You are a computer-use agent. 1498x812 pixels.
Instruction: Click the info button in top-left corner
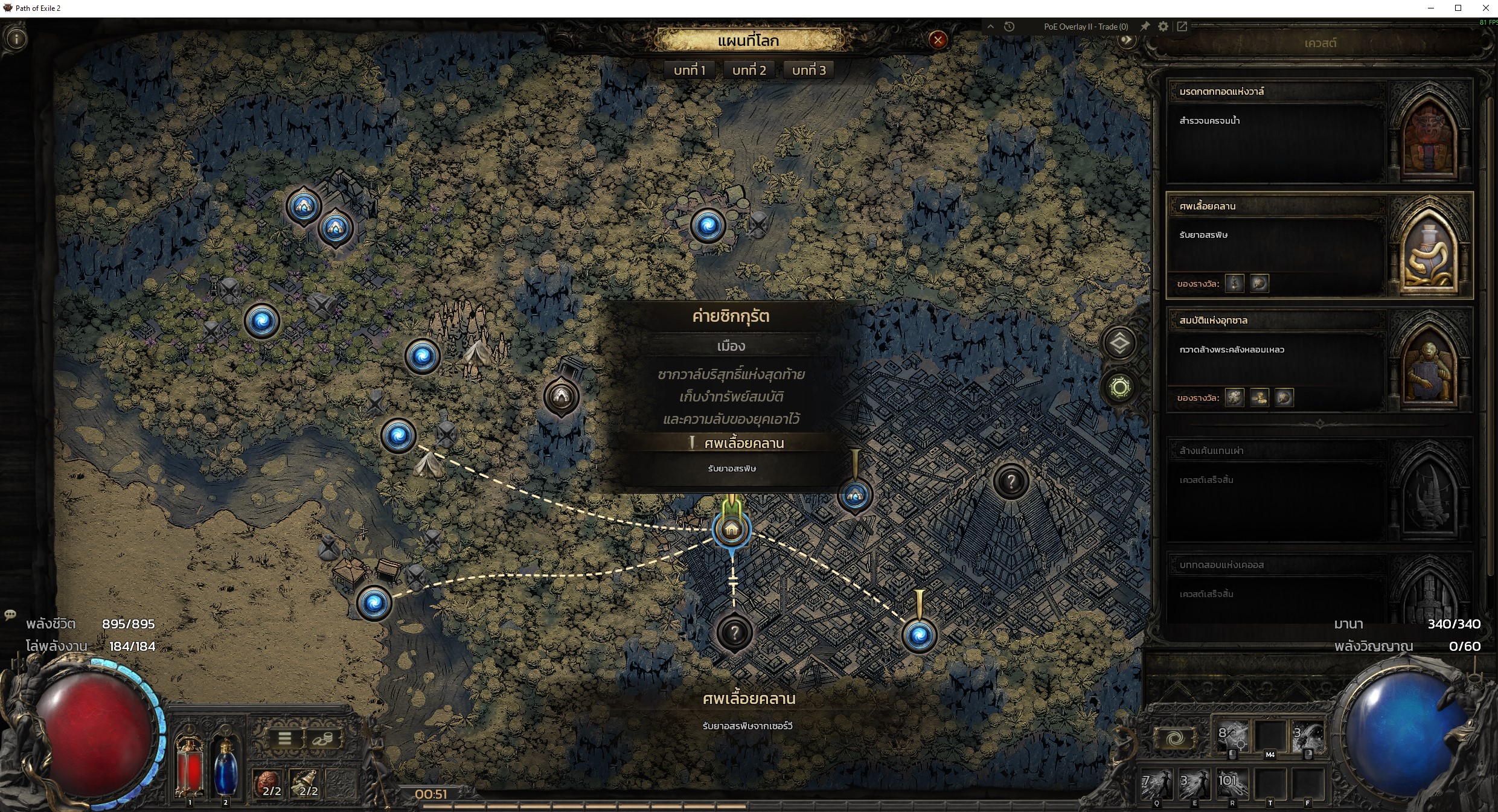tap(16, 39)
